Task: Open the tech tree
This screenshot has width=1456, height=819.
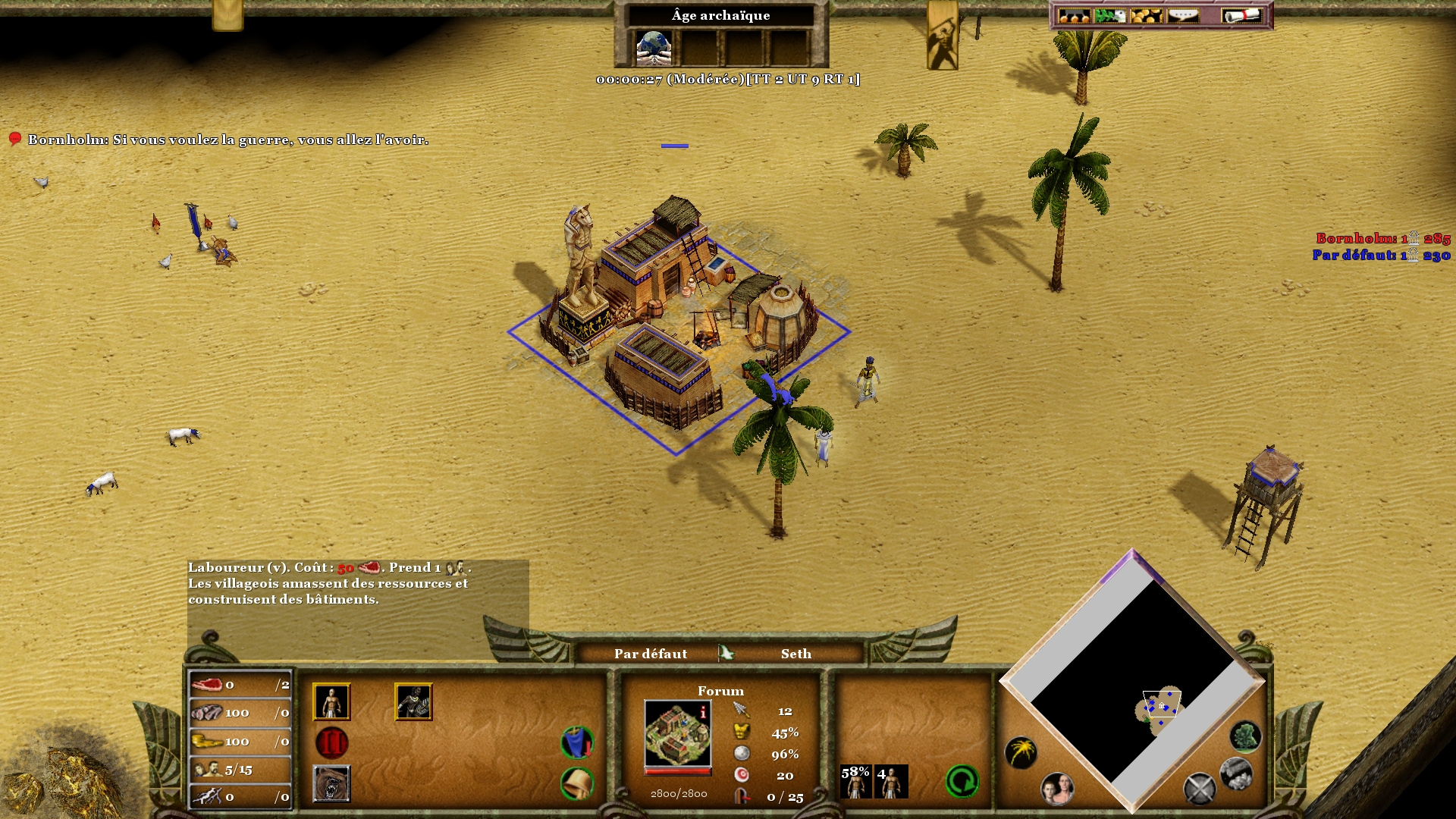Action: [x=1074, y=16]
